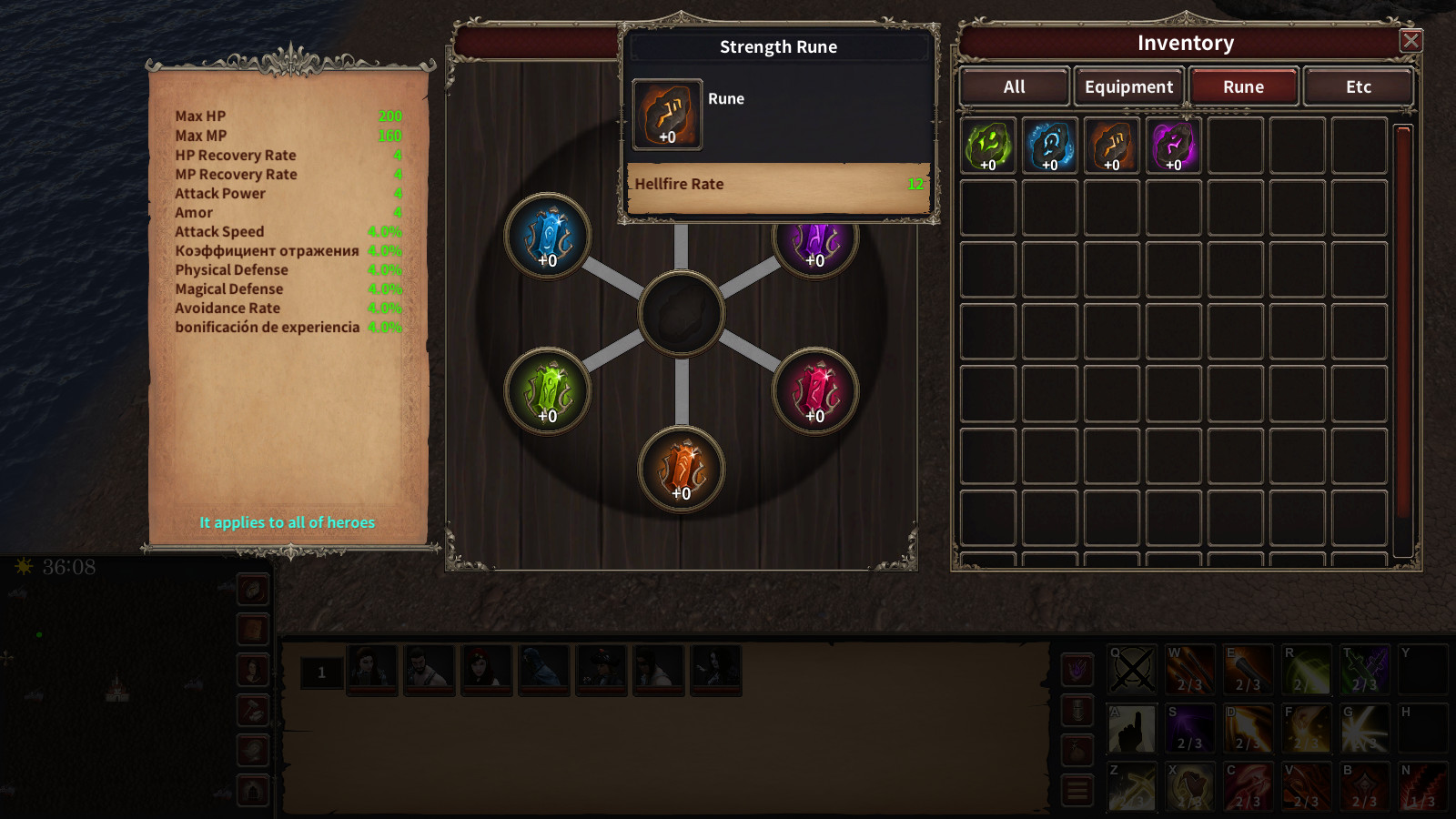The image size is (1456, 819).
Task: Select the purple spell S ability
Action: (x=1190, y=728)
